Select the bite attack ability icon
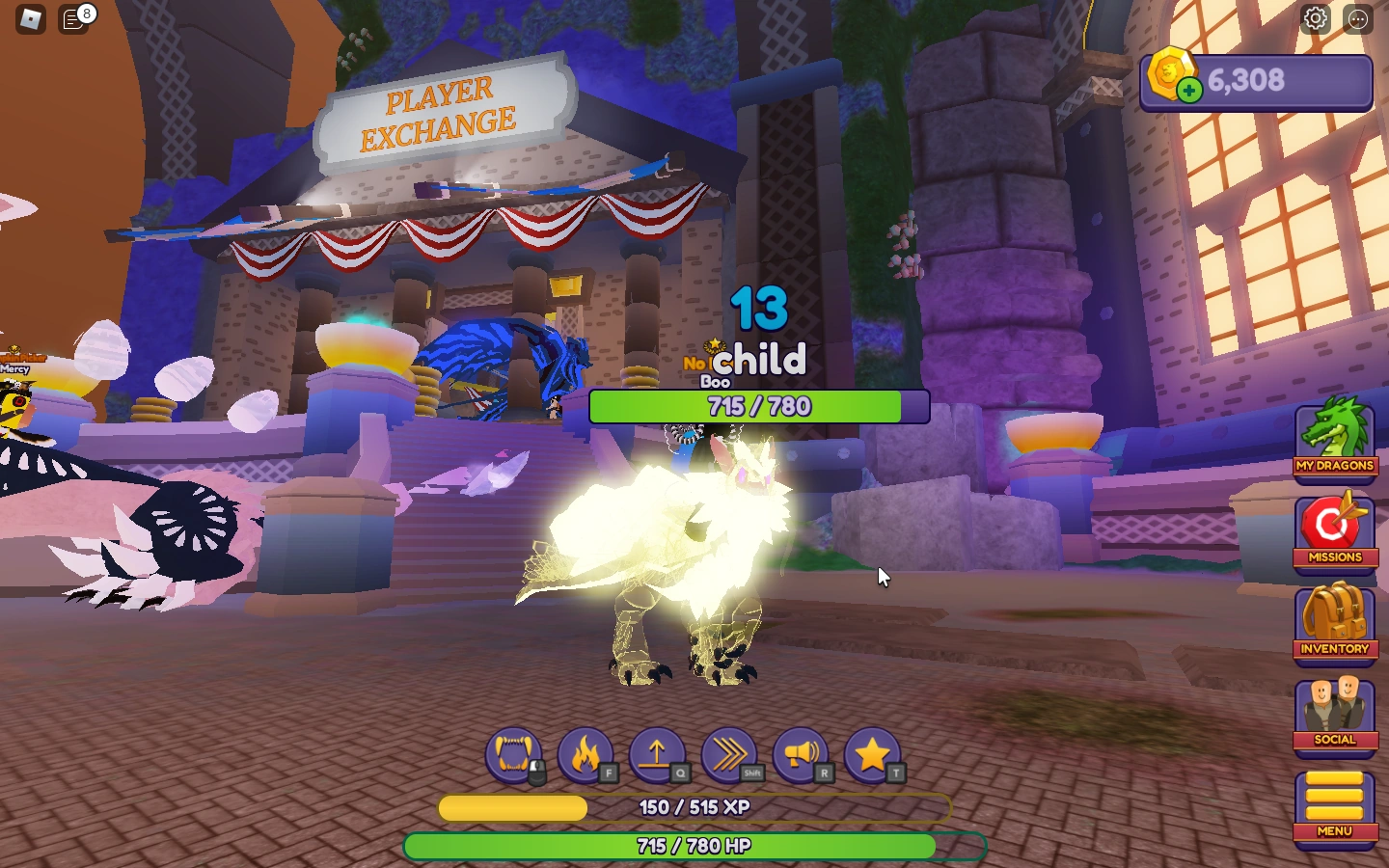Image resolution: width=1389 pixels, height=868 pixels. pos(515,756)
